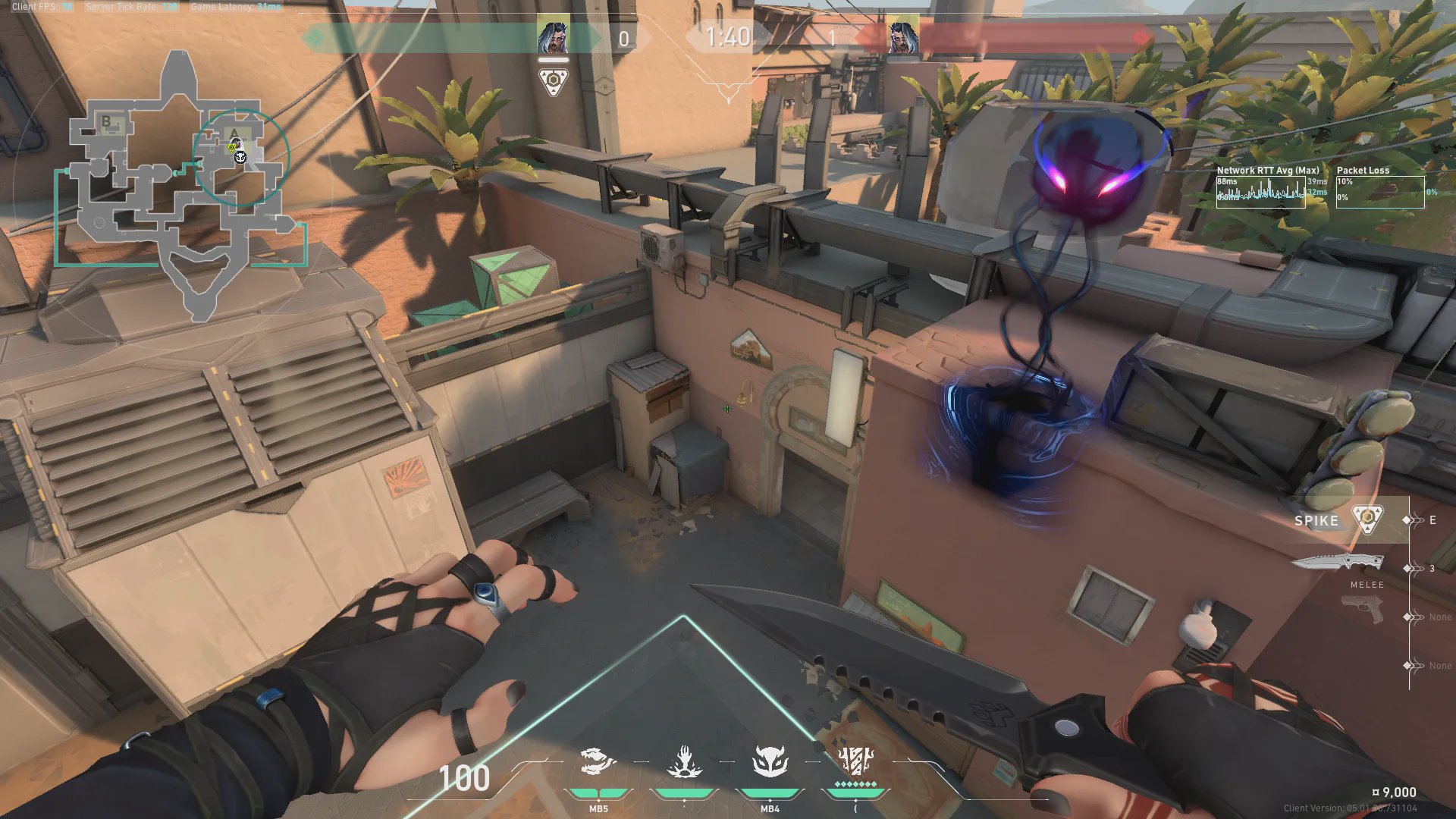Click the Network RTT Avg graph

(1260, 192)
